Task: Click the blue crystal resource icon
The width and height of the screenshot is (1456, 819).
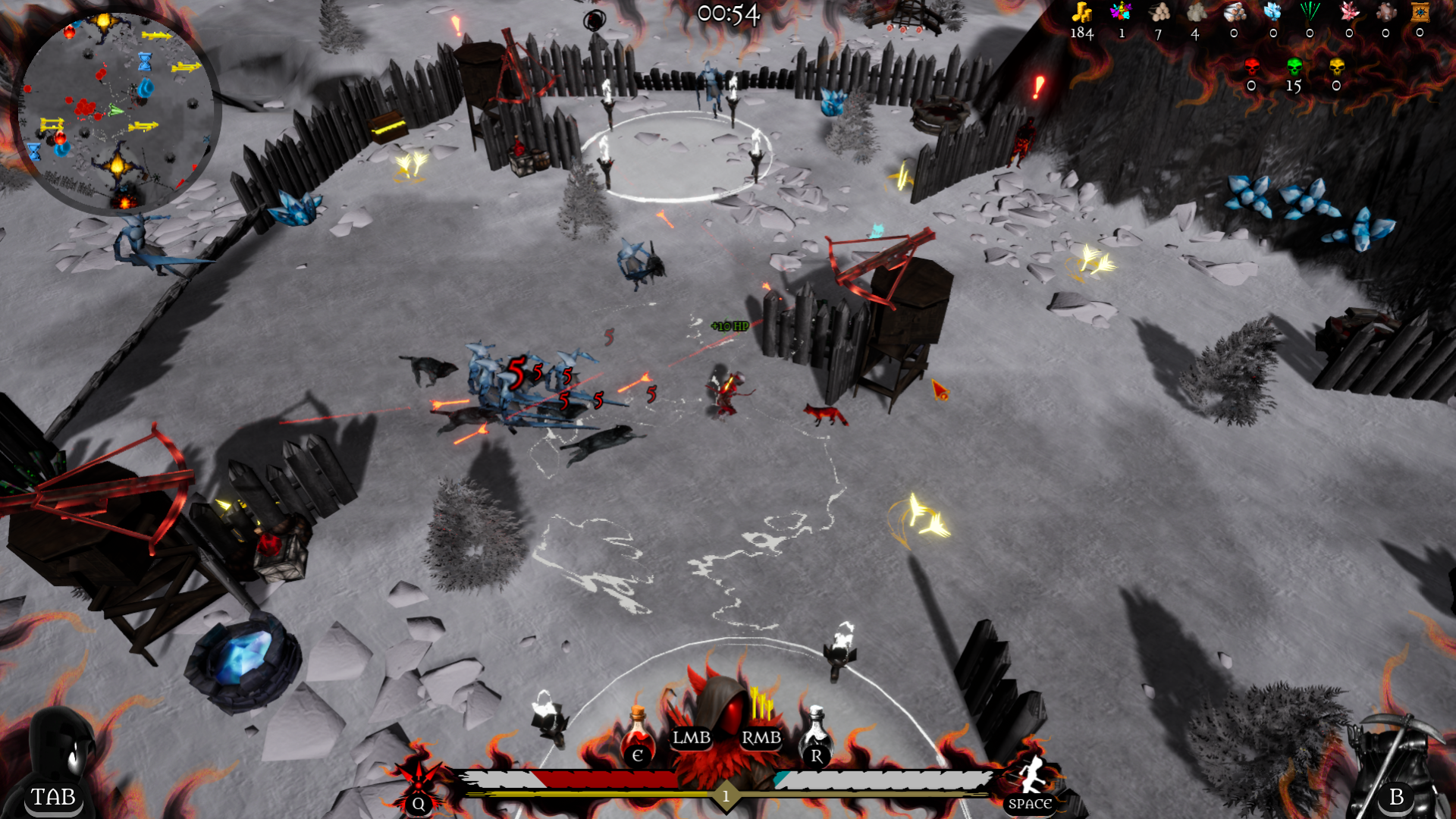Action: 1272,12
